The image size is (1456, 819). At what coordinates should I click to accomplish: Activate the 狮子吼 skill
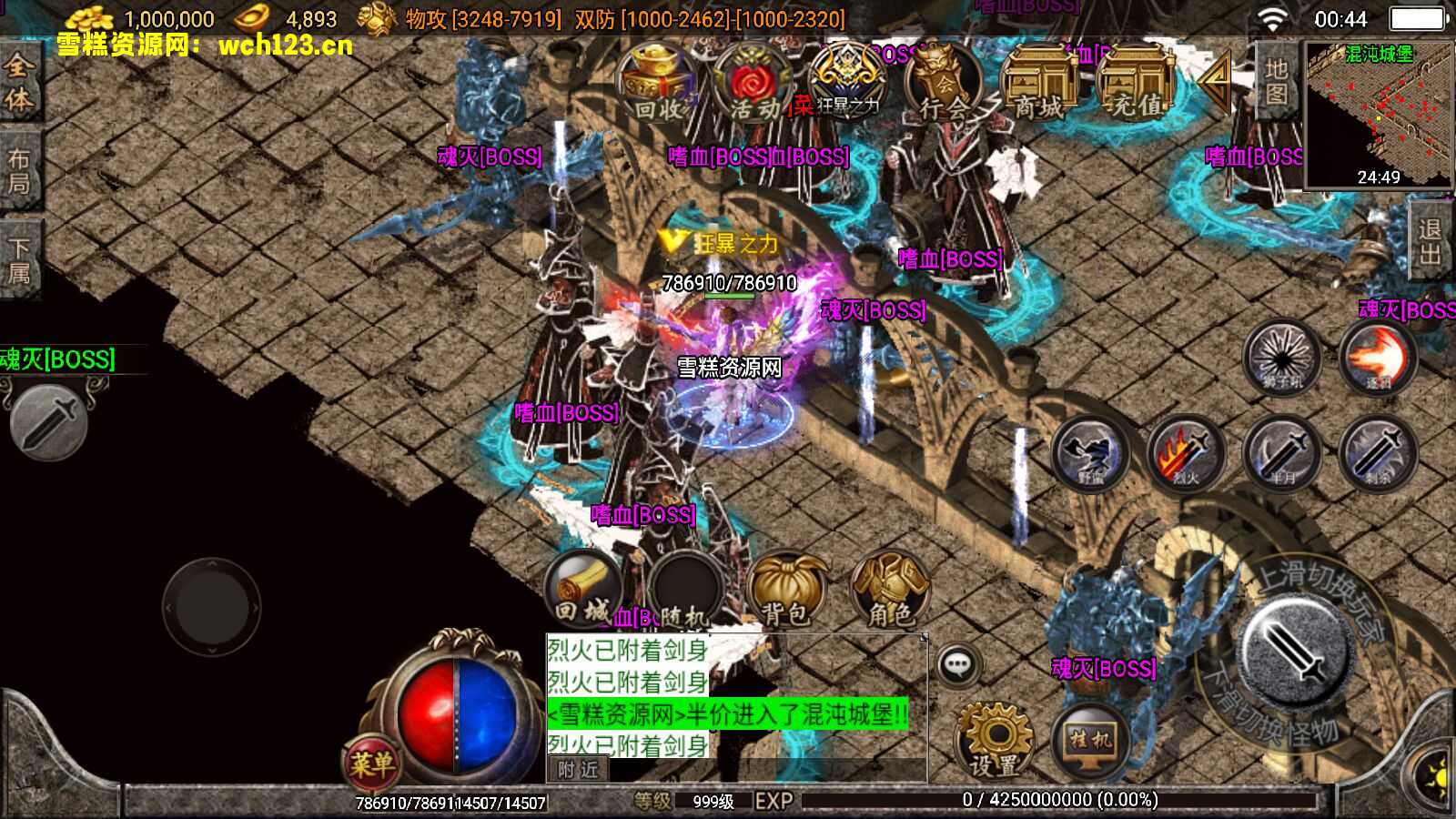[1282, 358]
